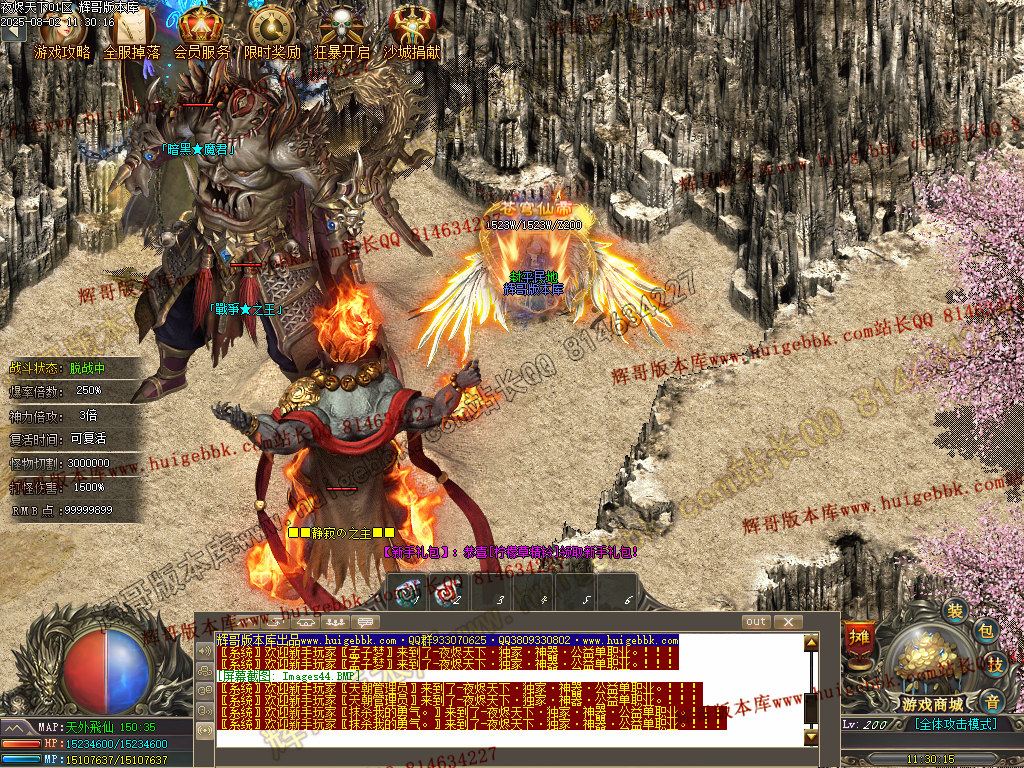This screenshot has height=768, width=1024.
Task: Open the 沙城捐献 donation icon
Action: [x=411, y=30]
